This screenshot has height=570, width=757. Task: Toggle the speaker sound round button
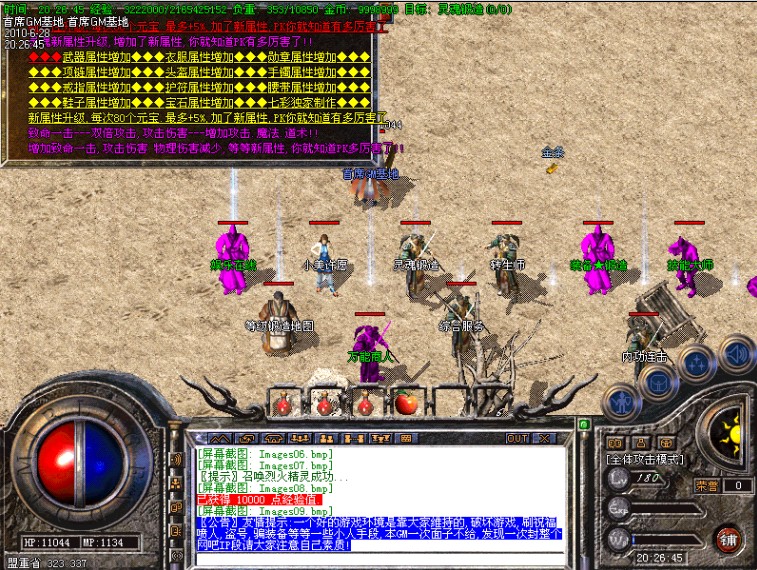point(737,353)
